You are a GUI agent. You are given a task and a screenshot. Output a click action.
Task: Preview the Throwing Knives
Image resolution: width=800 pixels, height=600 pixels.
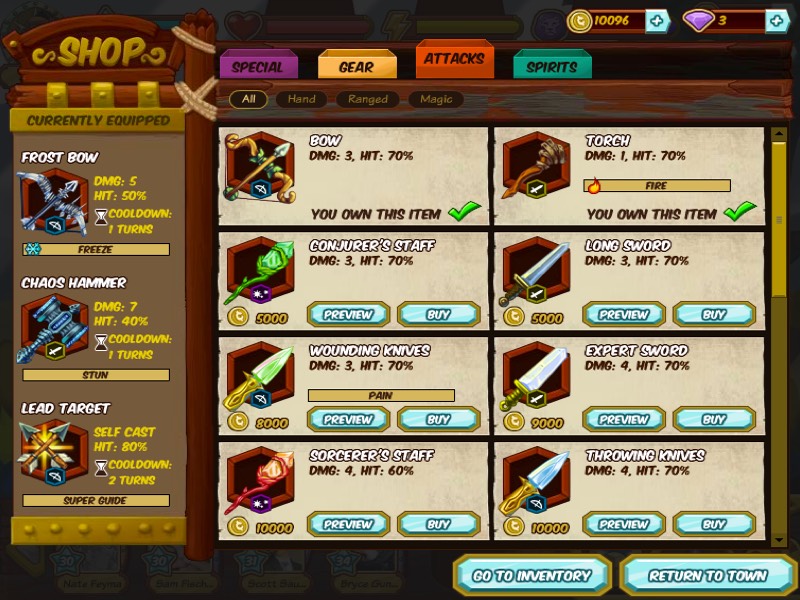tap(624, 524)
